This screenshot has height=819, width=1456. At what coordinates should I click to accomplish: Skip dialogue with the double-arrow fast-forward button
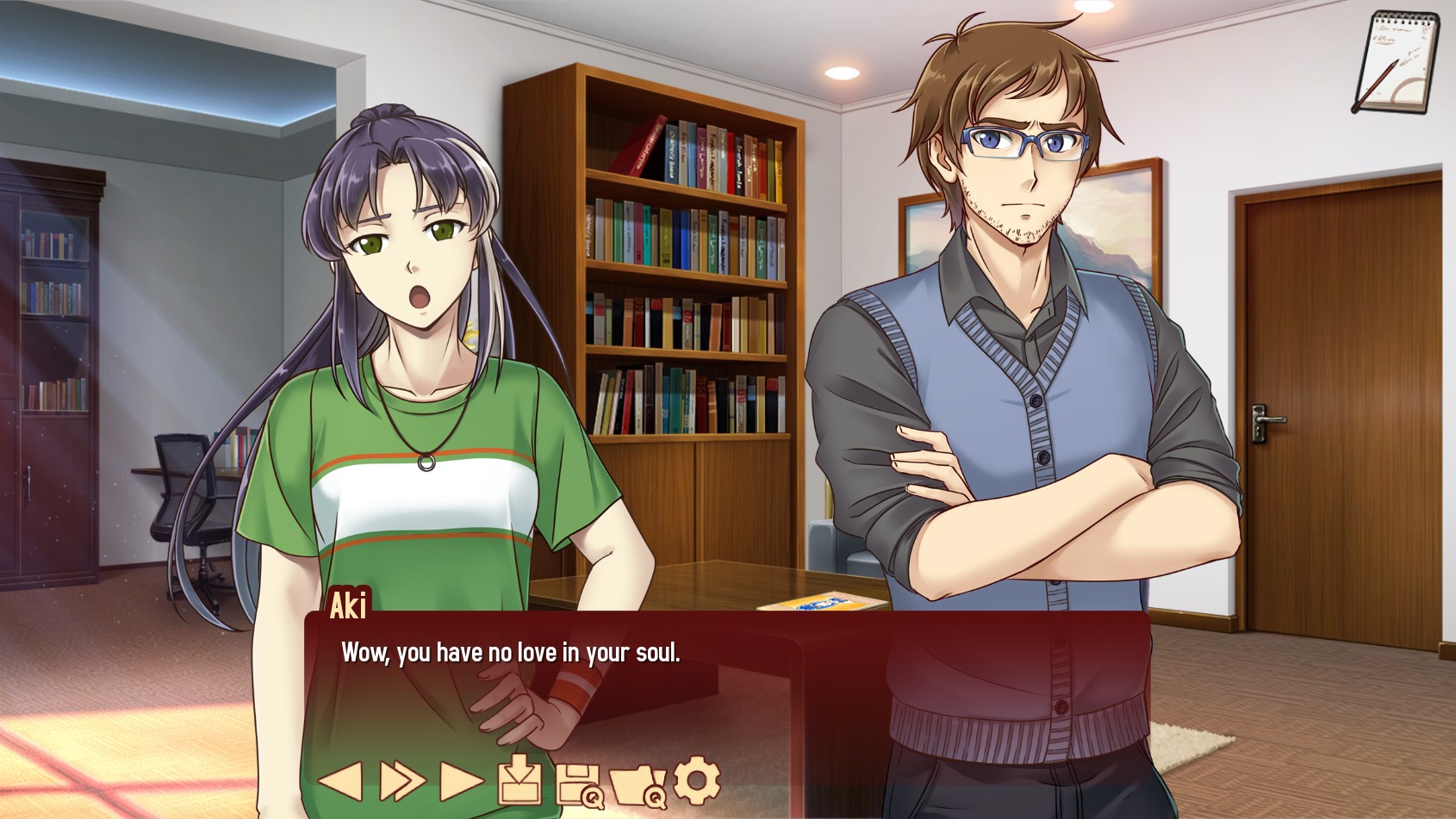pyautogui.click(x=402, y=781)
